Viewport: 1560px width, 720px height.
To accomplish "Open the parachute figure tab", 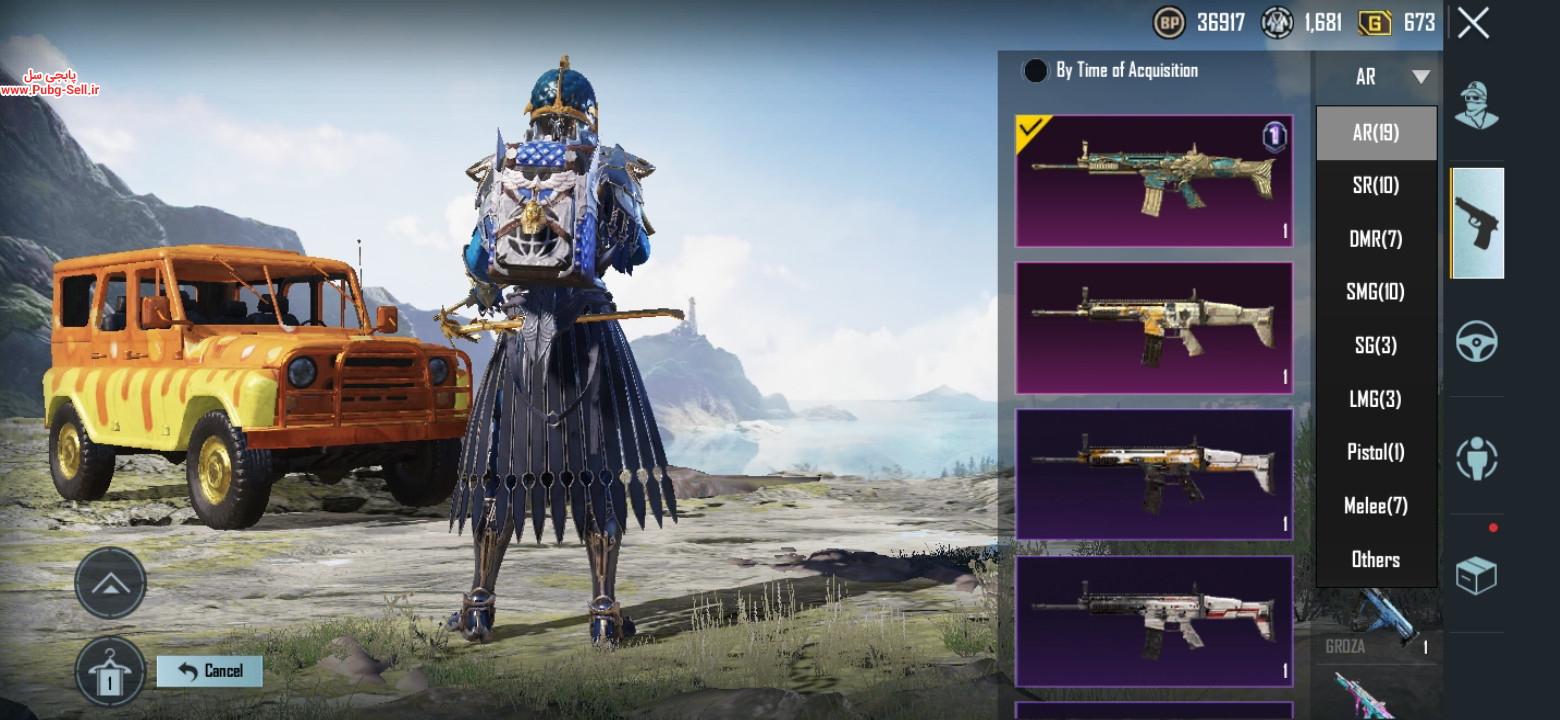I will (x=1476, y=458).
